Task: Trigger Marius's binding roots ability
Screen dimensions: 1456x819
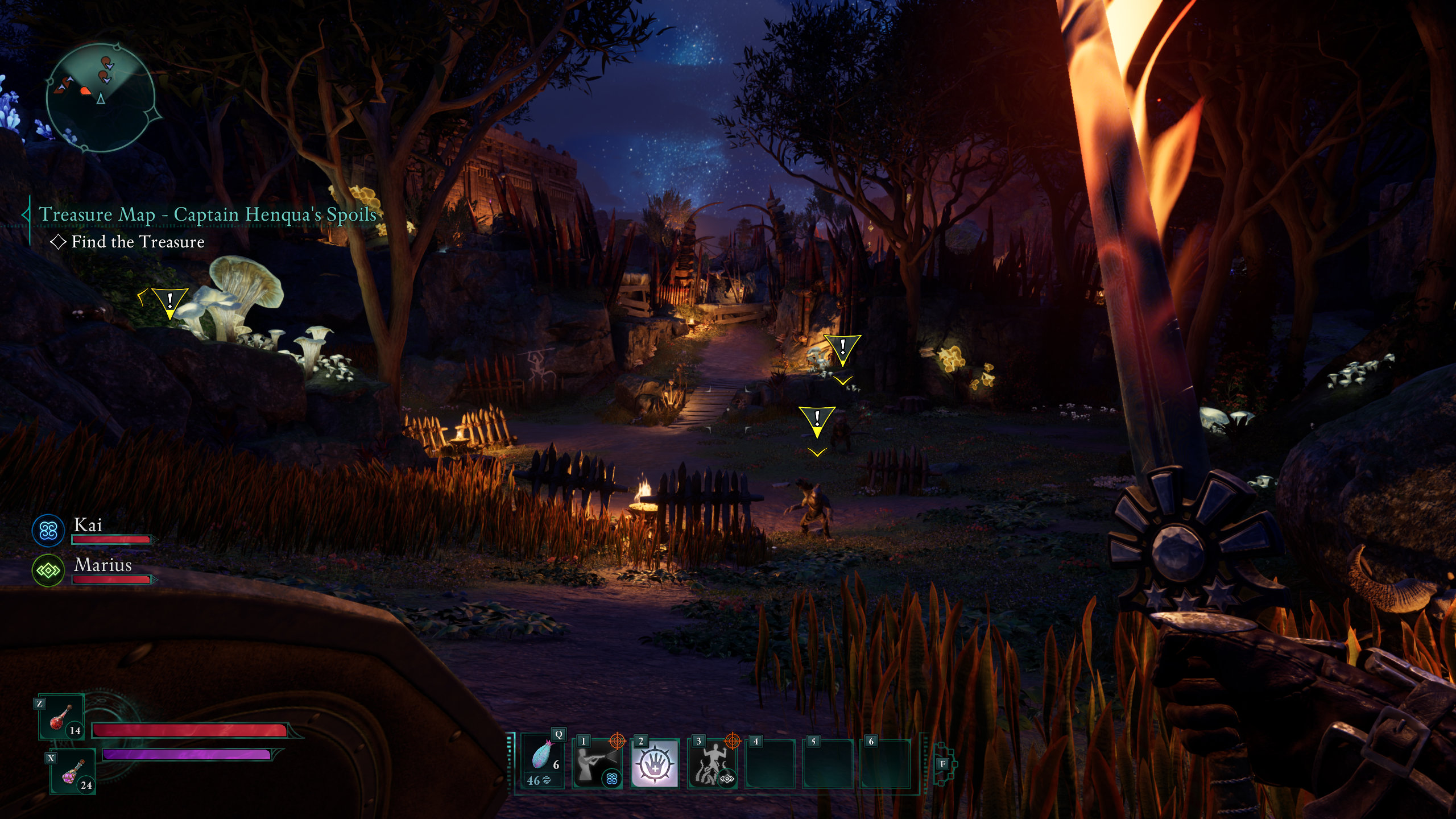Action: pos(712,763)
